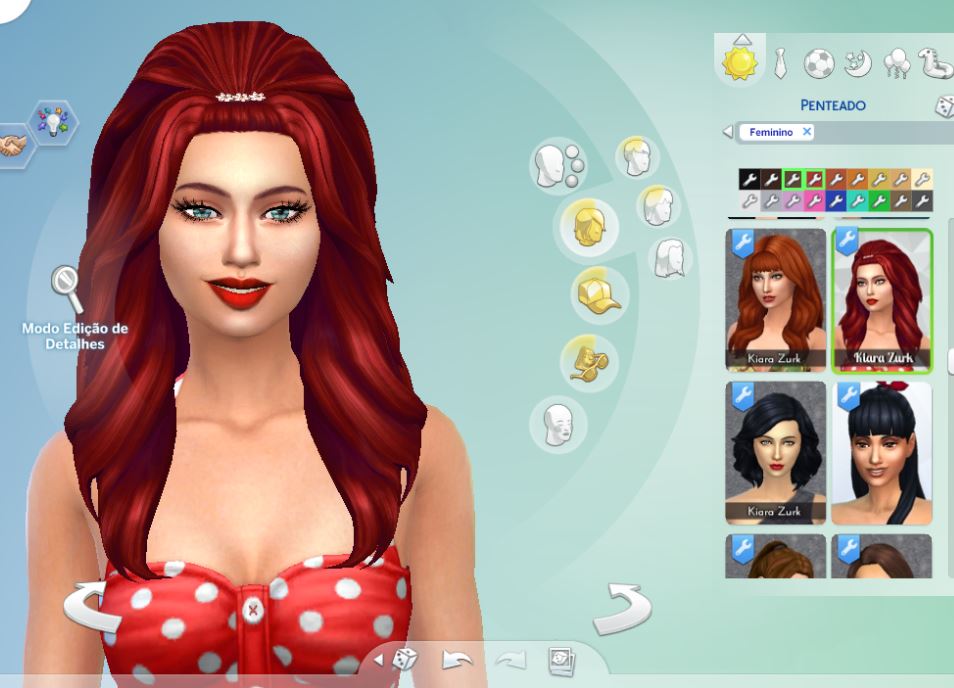This screenshot has height=688, width=954.
Task: Open the hats category with cap icon
Action: [x=596, y=296]
